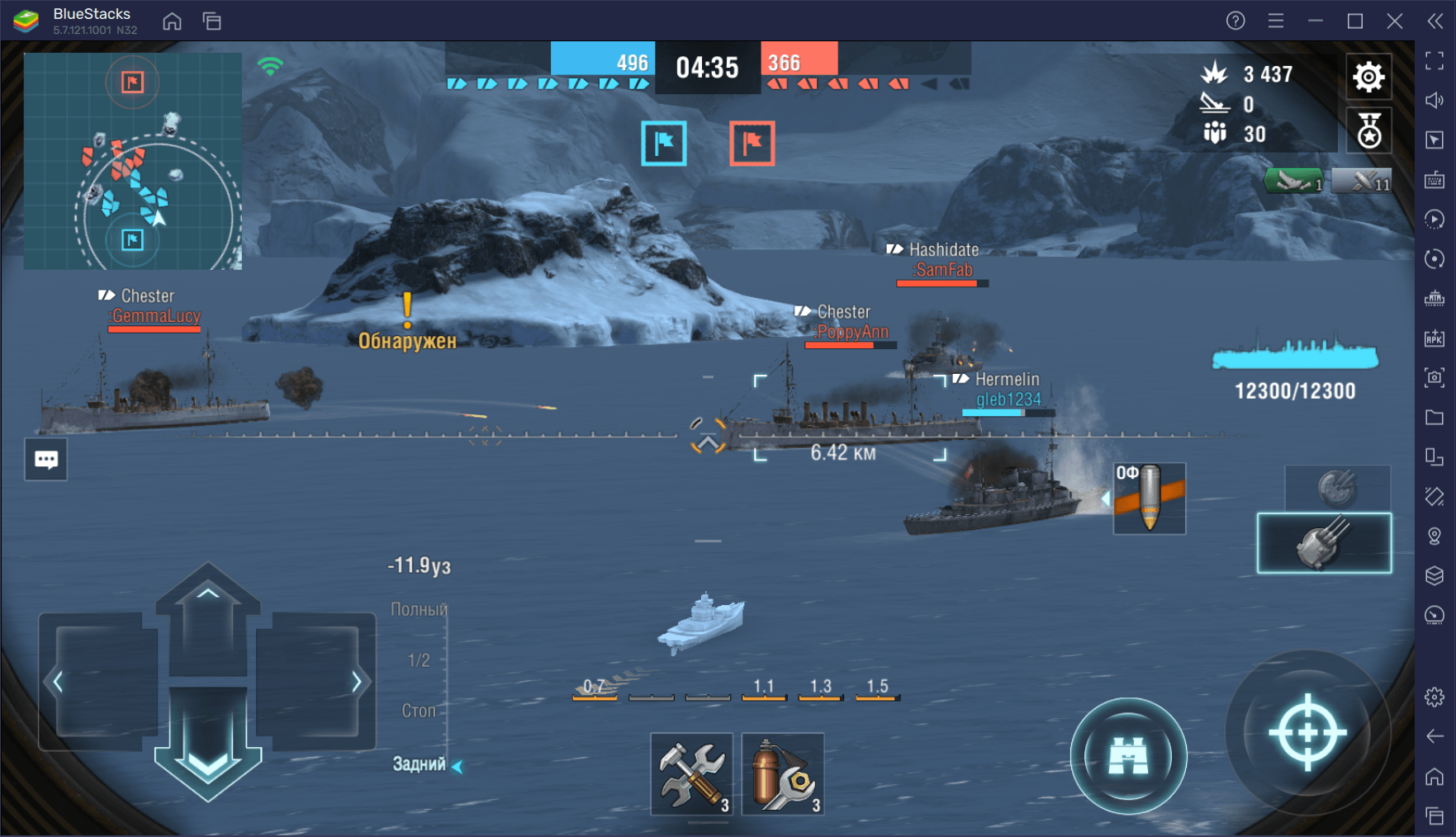Close the BlueStacks window
This screenshot has height=837, width=1456.
[1395, 21]
